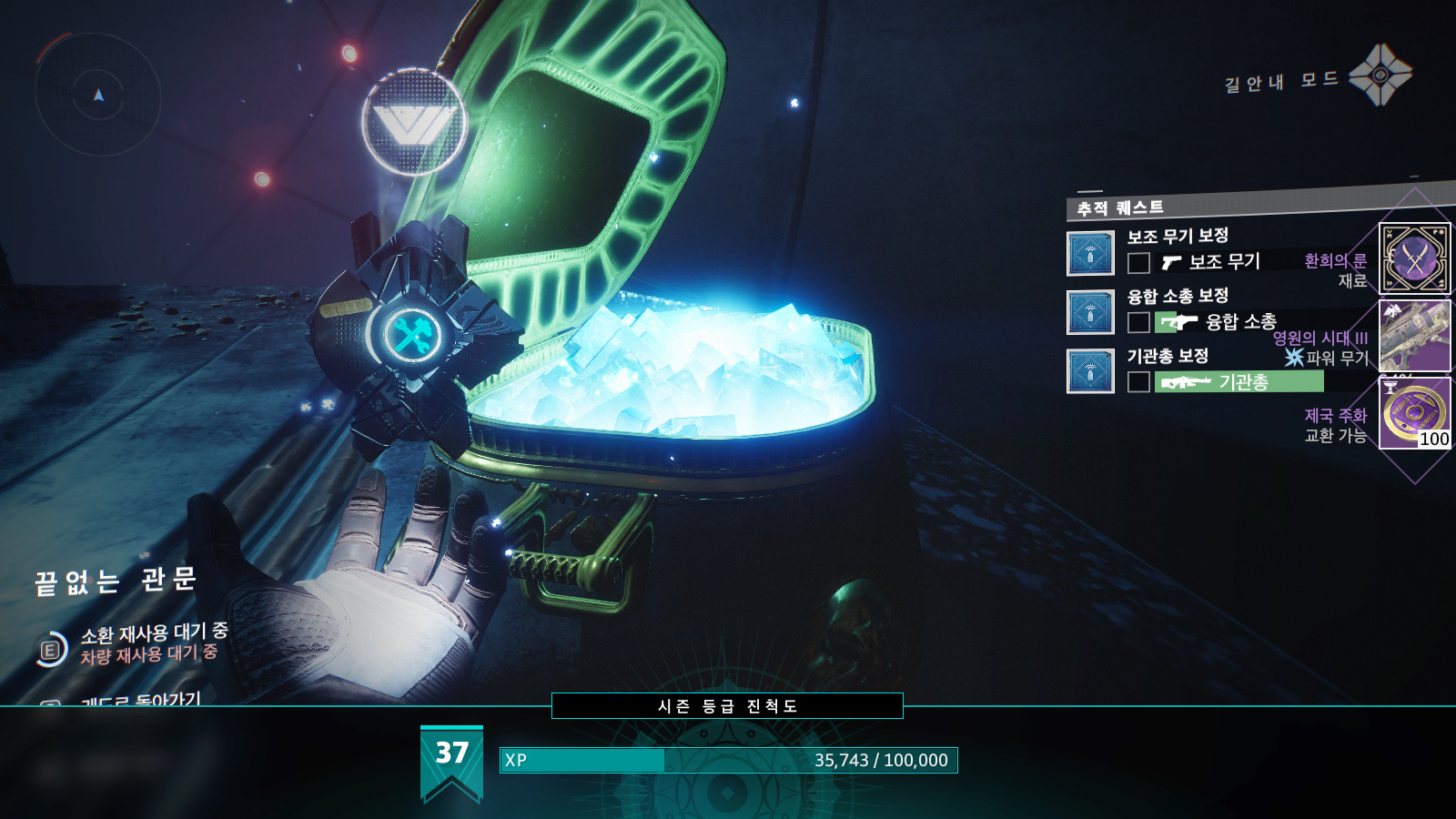Image resolution: width=1456 pixels, height=819 pixels.
Task: Choose the 제국 주화 coin icon
Action: click(1414, 413)
